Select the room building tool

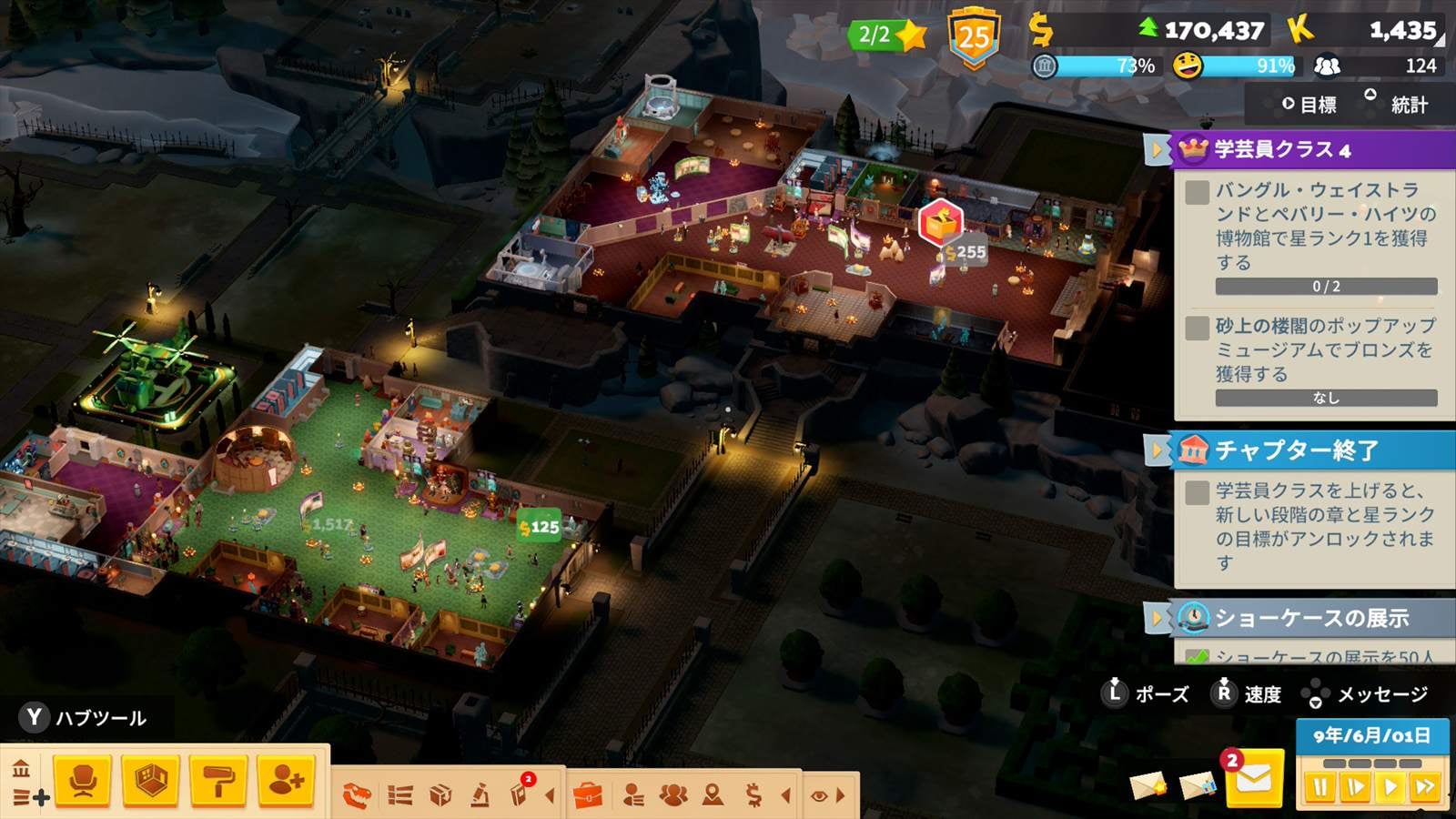click(x=150, y=781)
